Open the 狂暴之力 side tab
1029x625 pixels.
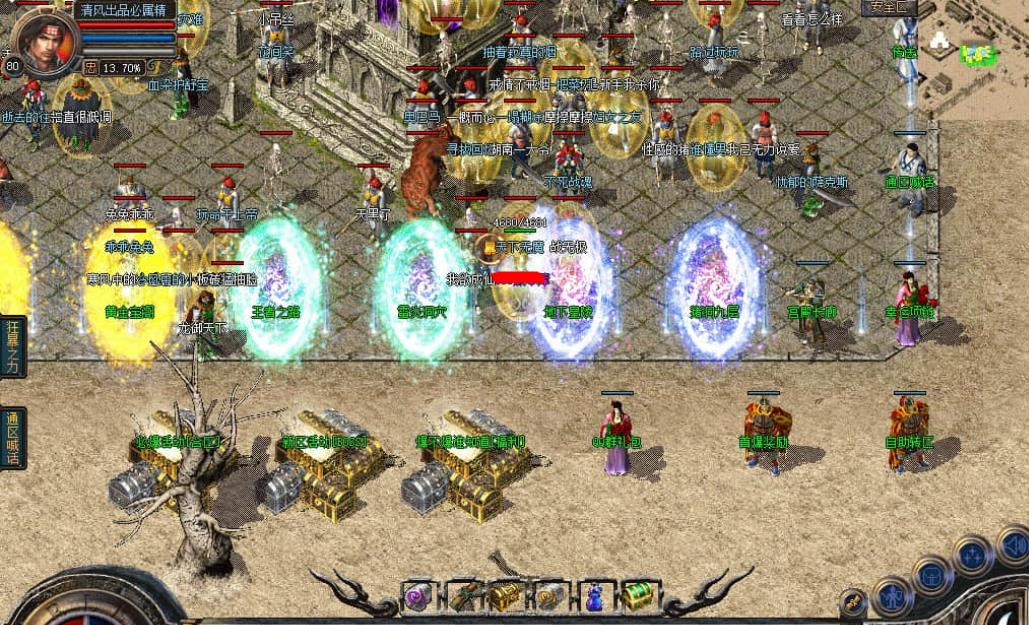[13, 346]
